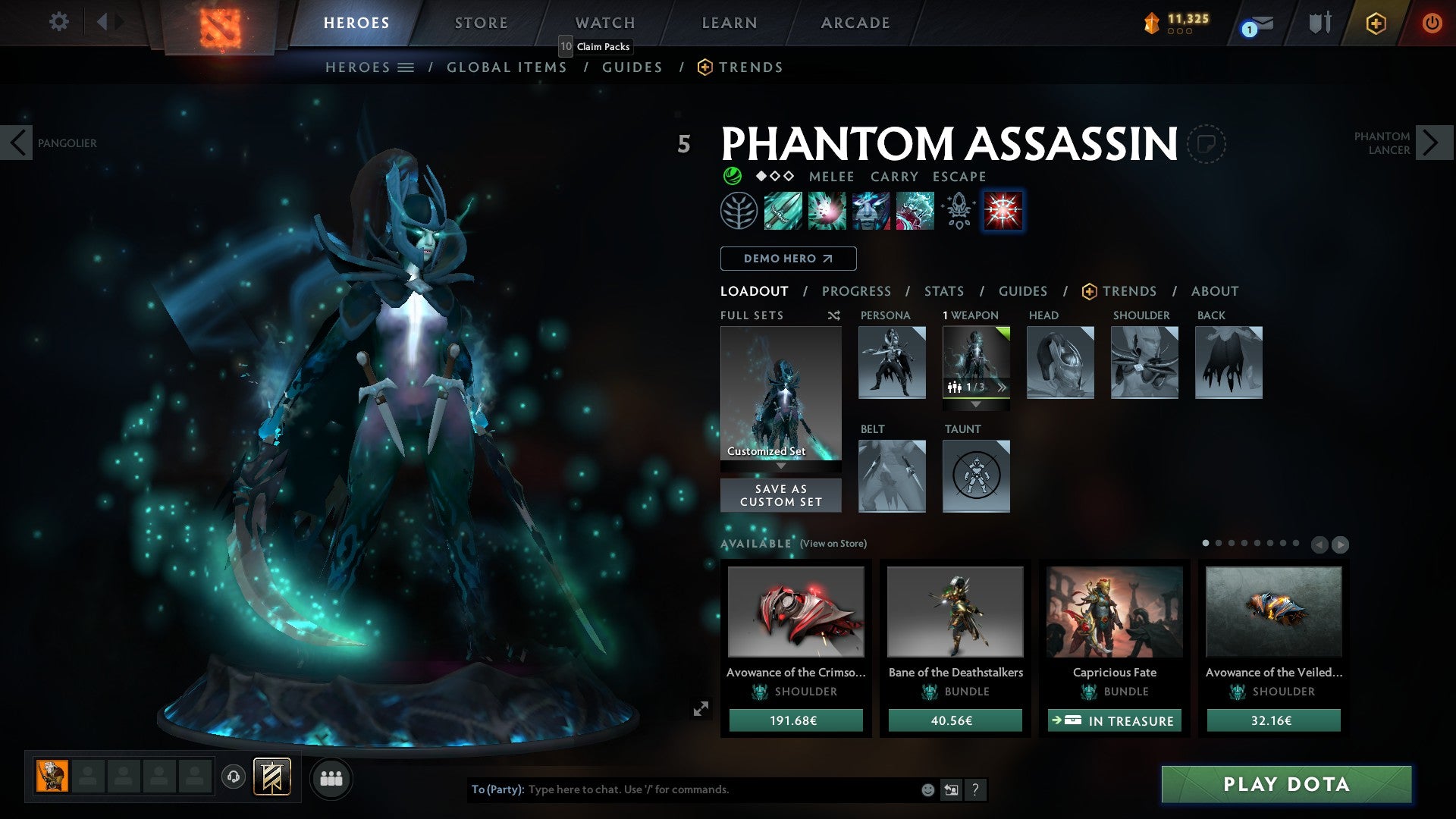Open the Store tab
This screenshot has height=819, width=1456.
(481, 23)
